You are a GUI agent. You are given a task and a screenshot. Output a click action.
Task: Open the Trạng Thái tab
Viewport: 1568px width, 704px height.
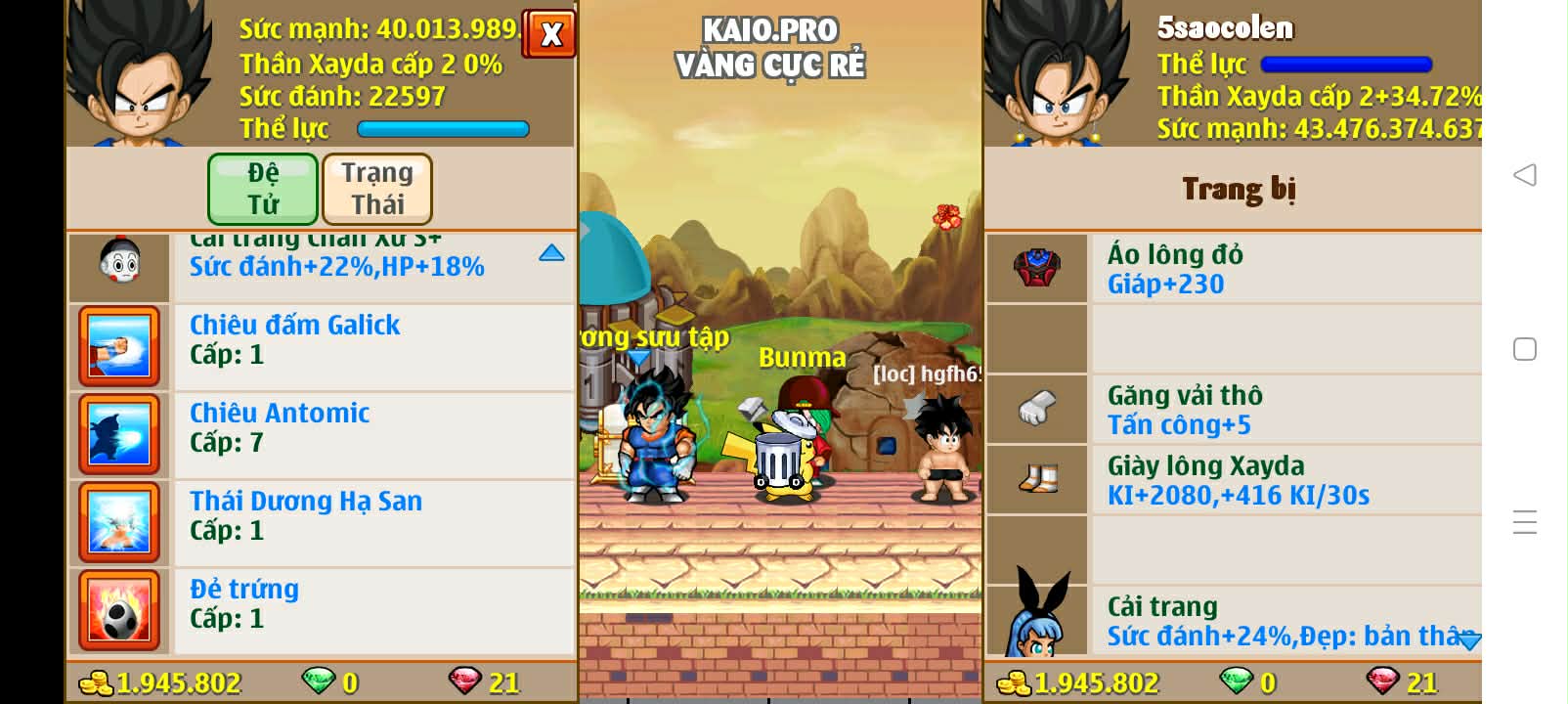point(377,189)
